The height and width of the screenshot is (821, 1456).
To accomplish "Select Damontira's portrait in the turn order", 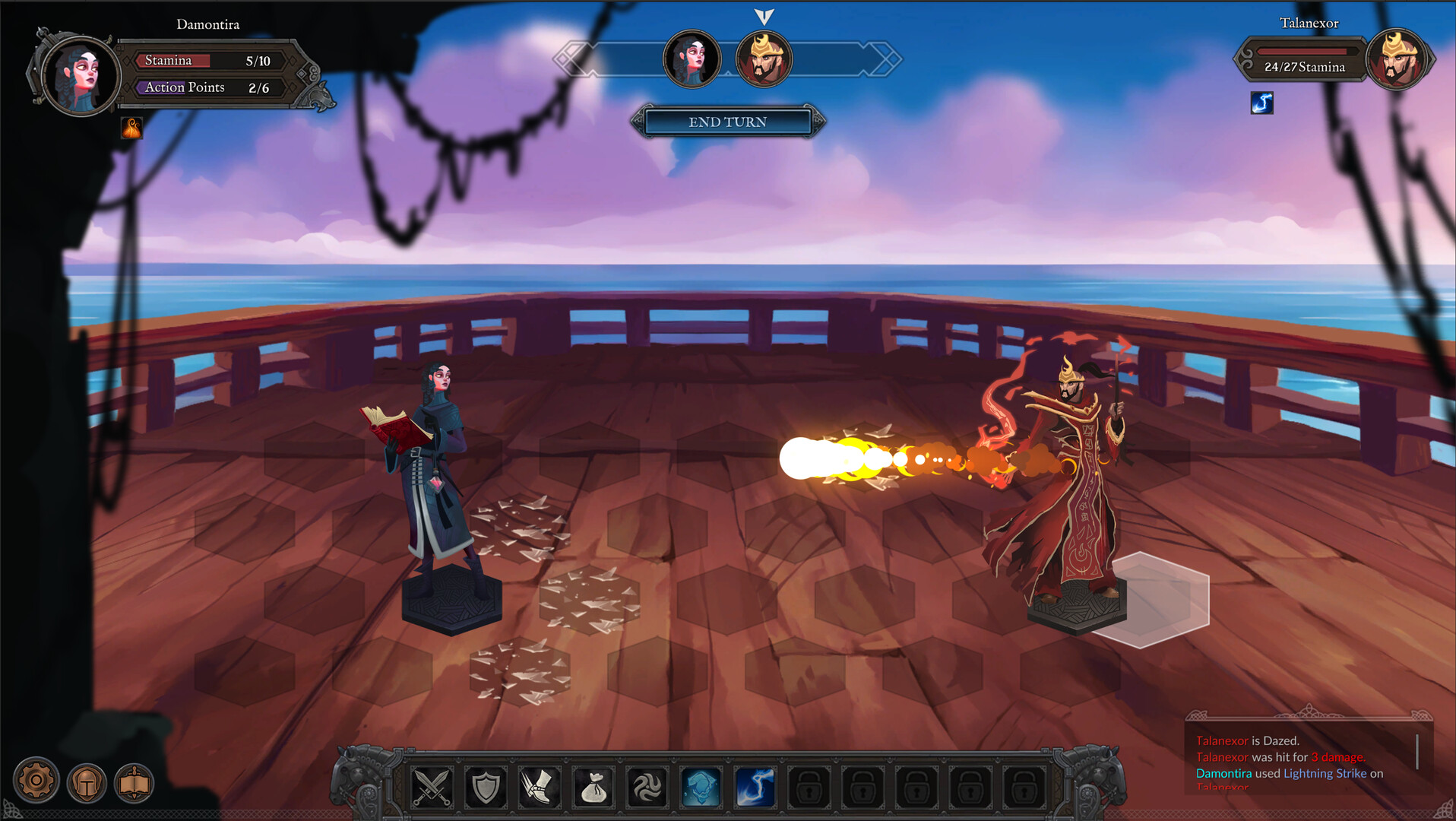I will tap(692, 59).
